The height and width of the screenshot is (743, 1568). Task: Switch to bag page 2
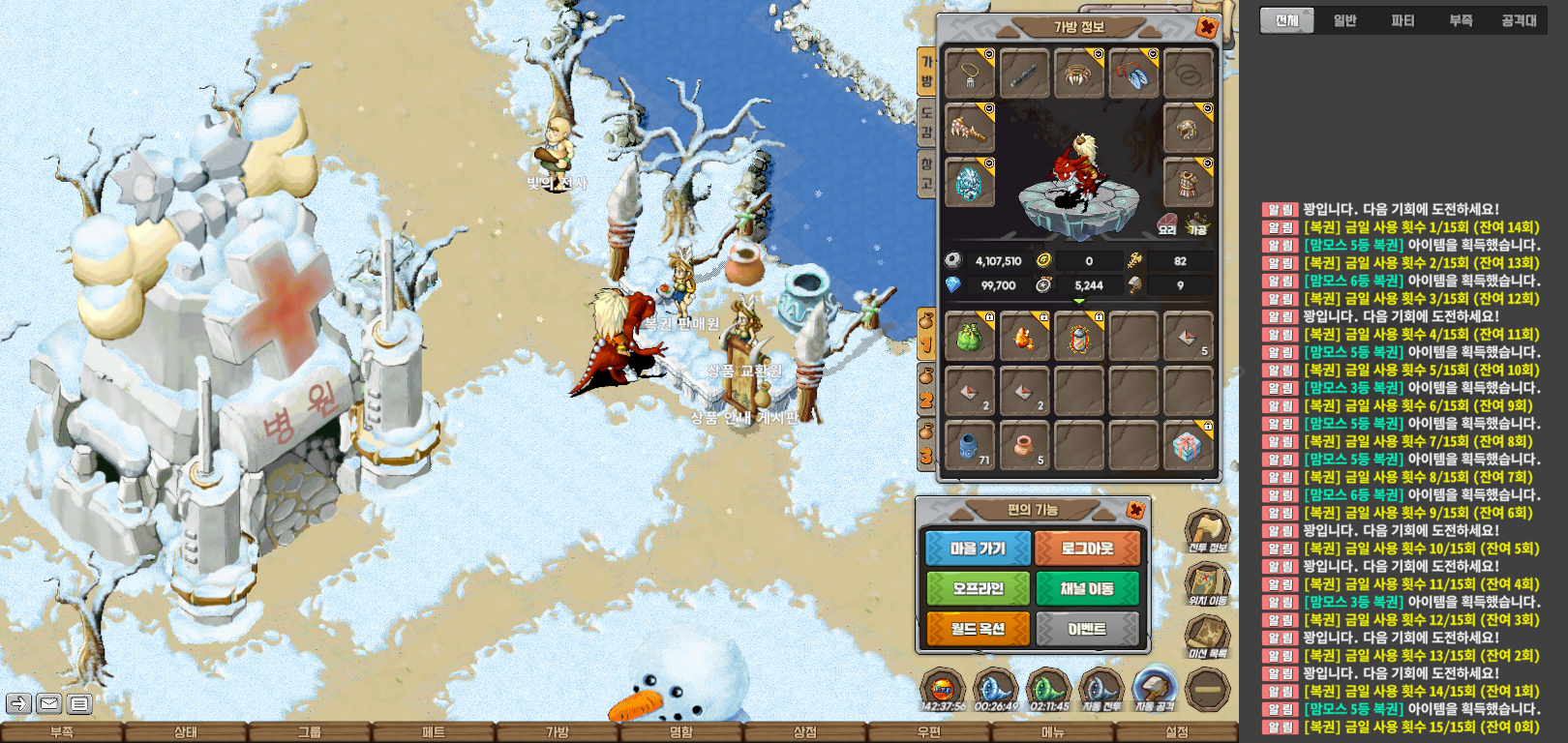[926, 390]
